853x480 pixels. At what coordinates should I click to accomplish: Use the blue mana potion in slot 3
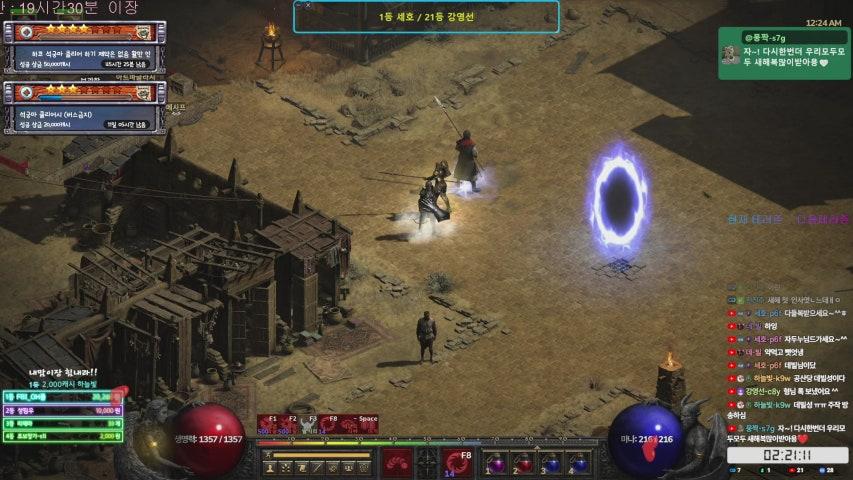pos(551,463)
